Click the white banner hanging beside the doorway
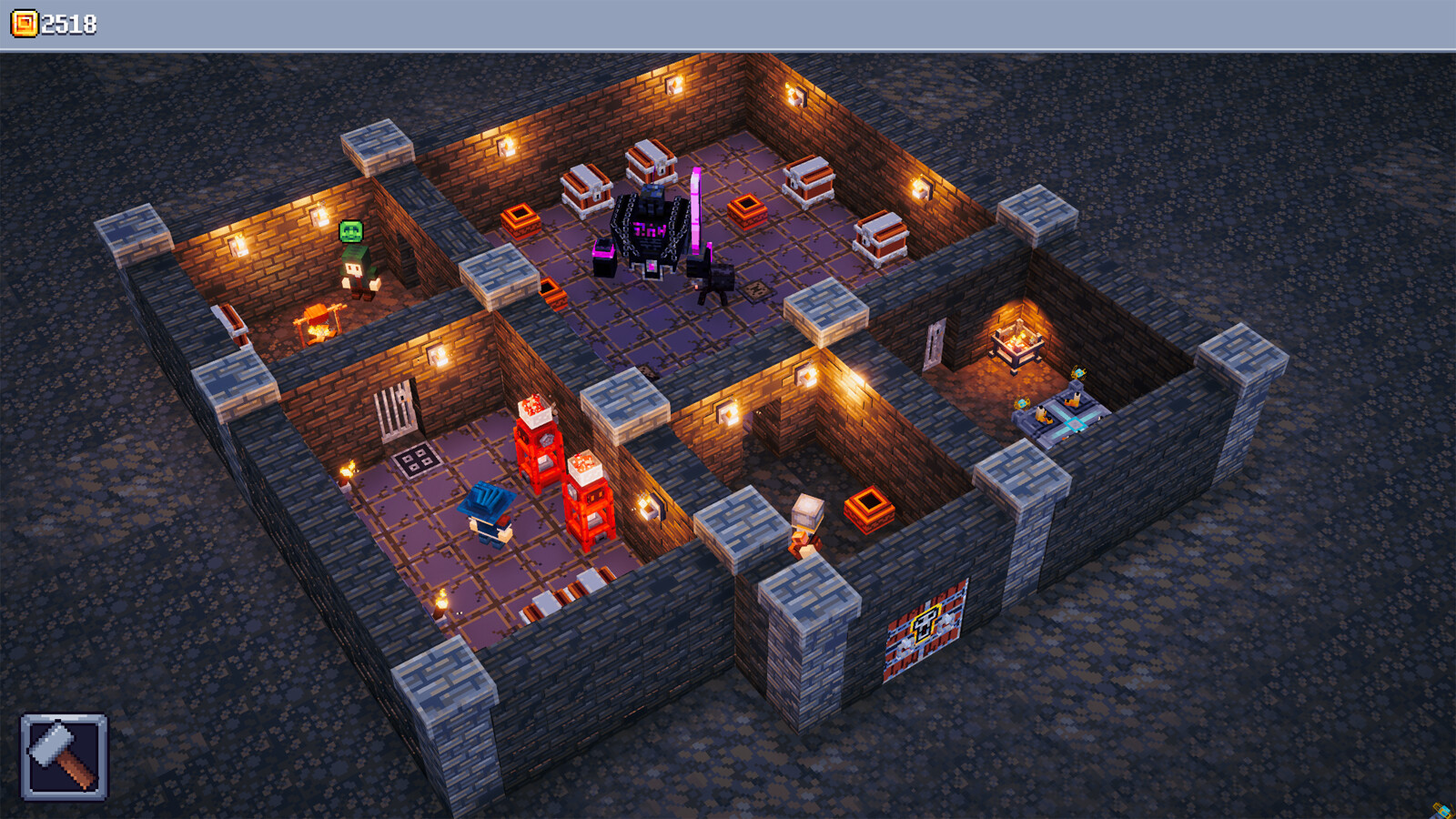 point(933,344)
